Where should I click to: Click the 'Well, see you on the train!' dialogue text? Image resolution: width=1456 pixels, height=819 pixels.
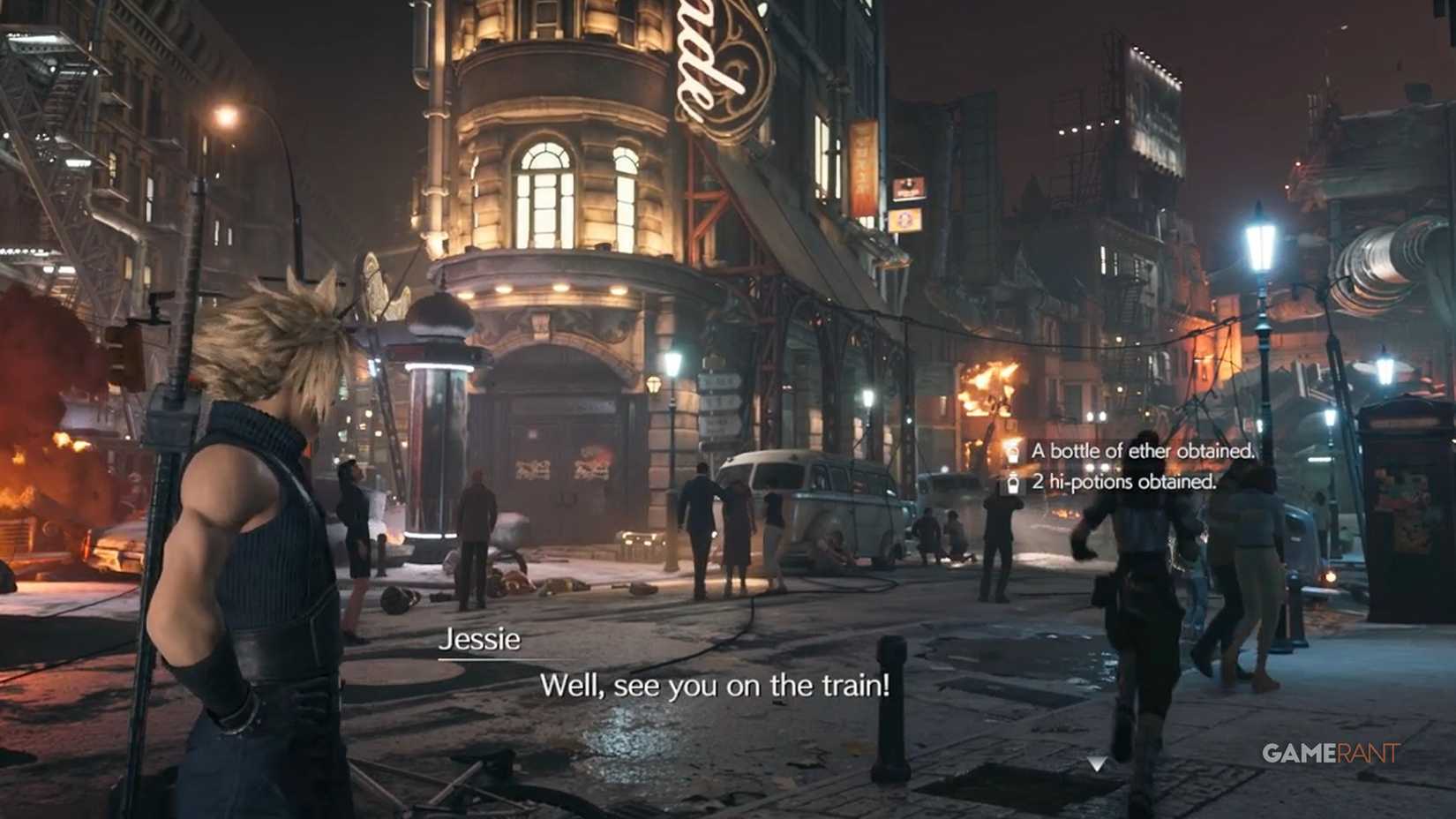click(717, 686)
